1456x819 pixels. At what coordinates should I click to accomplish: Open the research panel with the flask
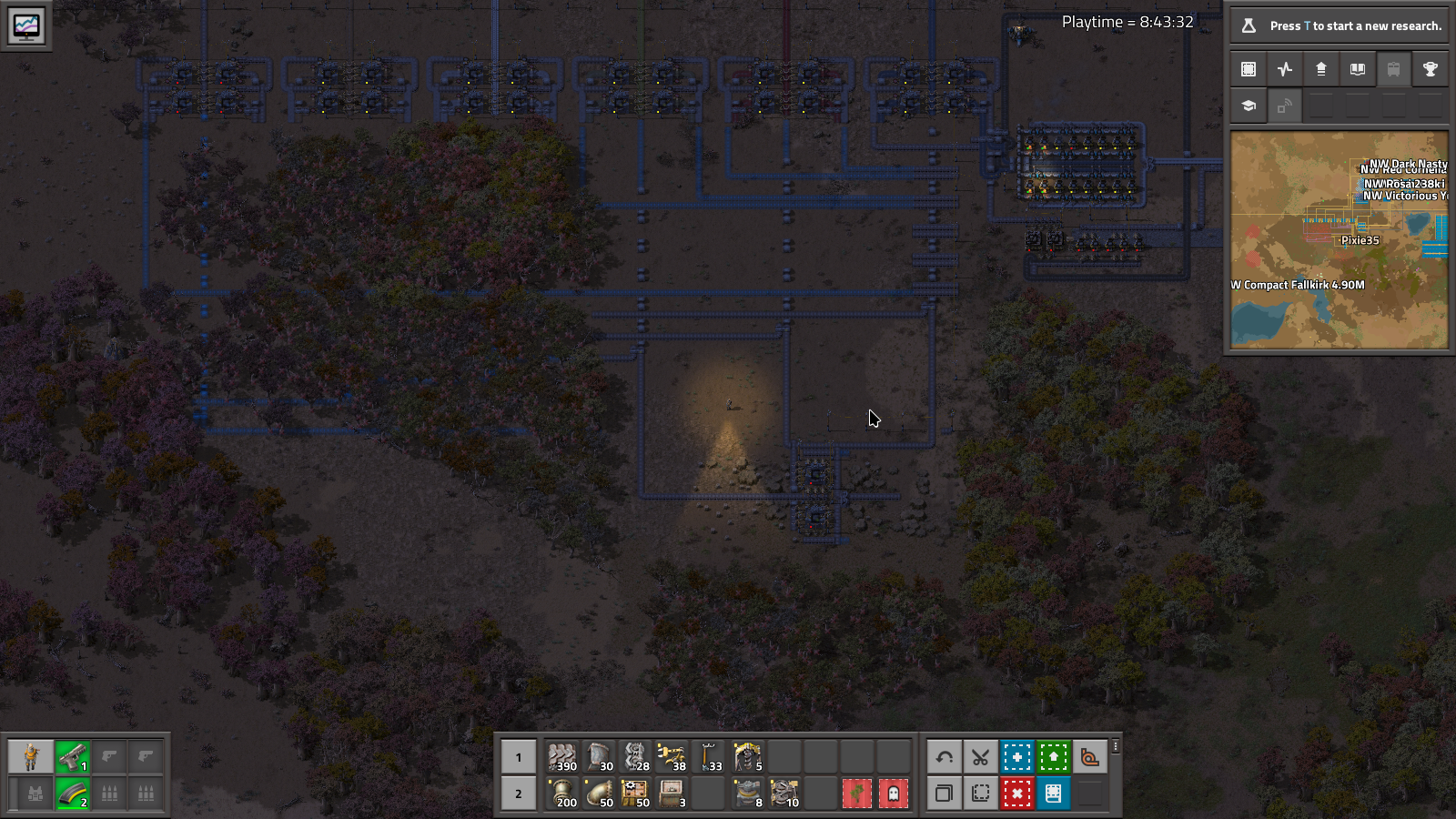click(x=1338, y=25)
